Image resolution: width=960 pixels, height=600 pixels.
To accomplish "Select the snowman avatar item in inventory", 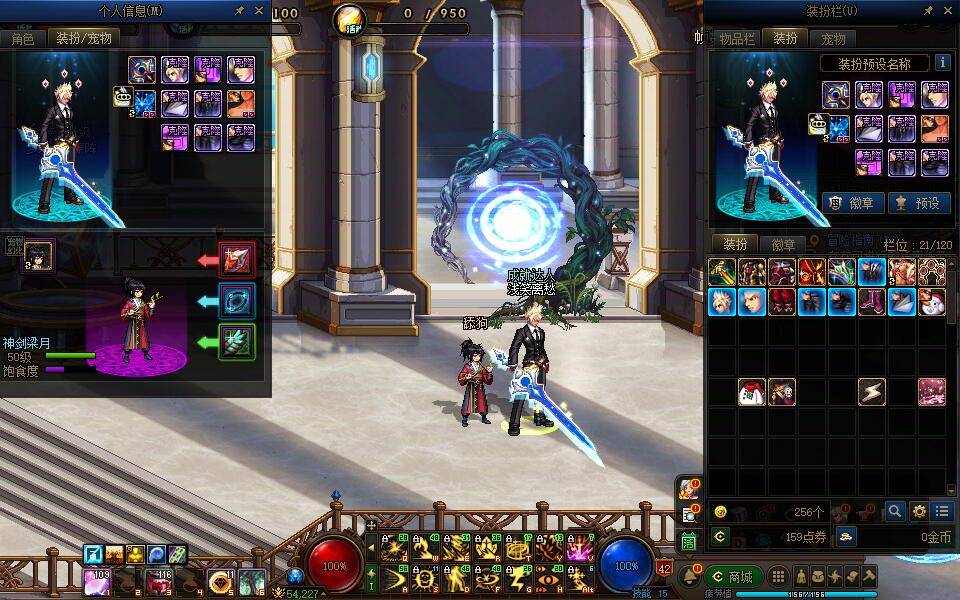I will pos(933,301).
